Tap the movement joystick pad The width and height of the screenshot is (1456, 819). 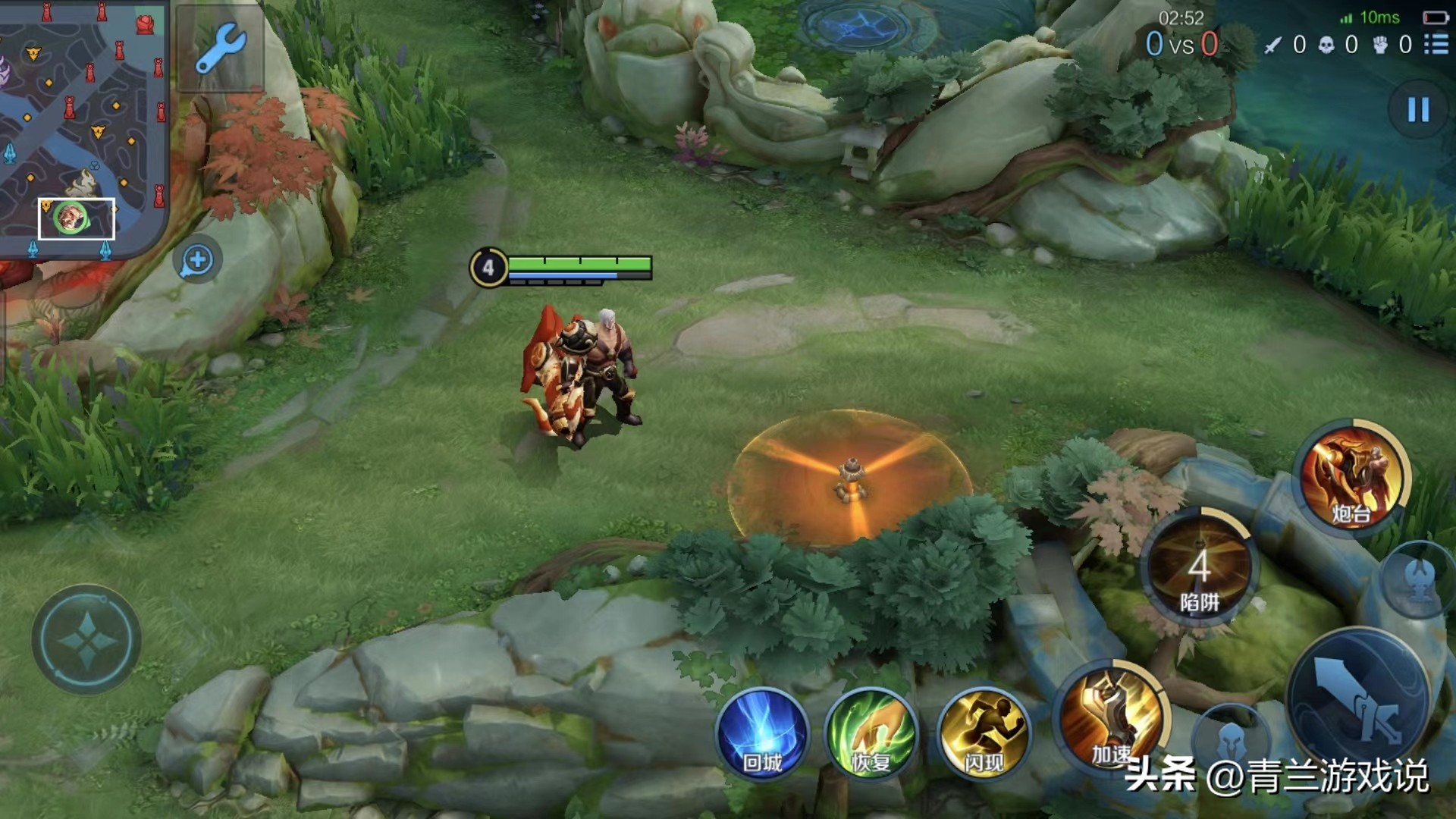coord(86,639)
